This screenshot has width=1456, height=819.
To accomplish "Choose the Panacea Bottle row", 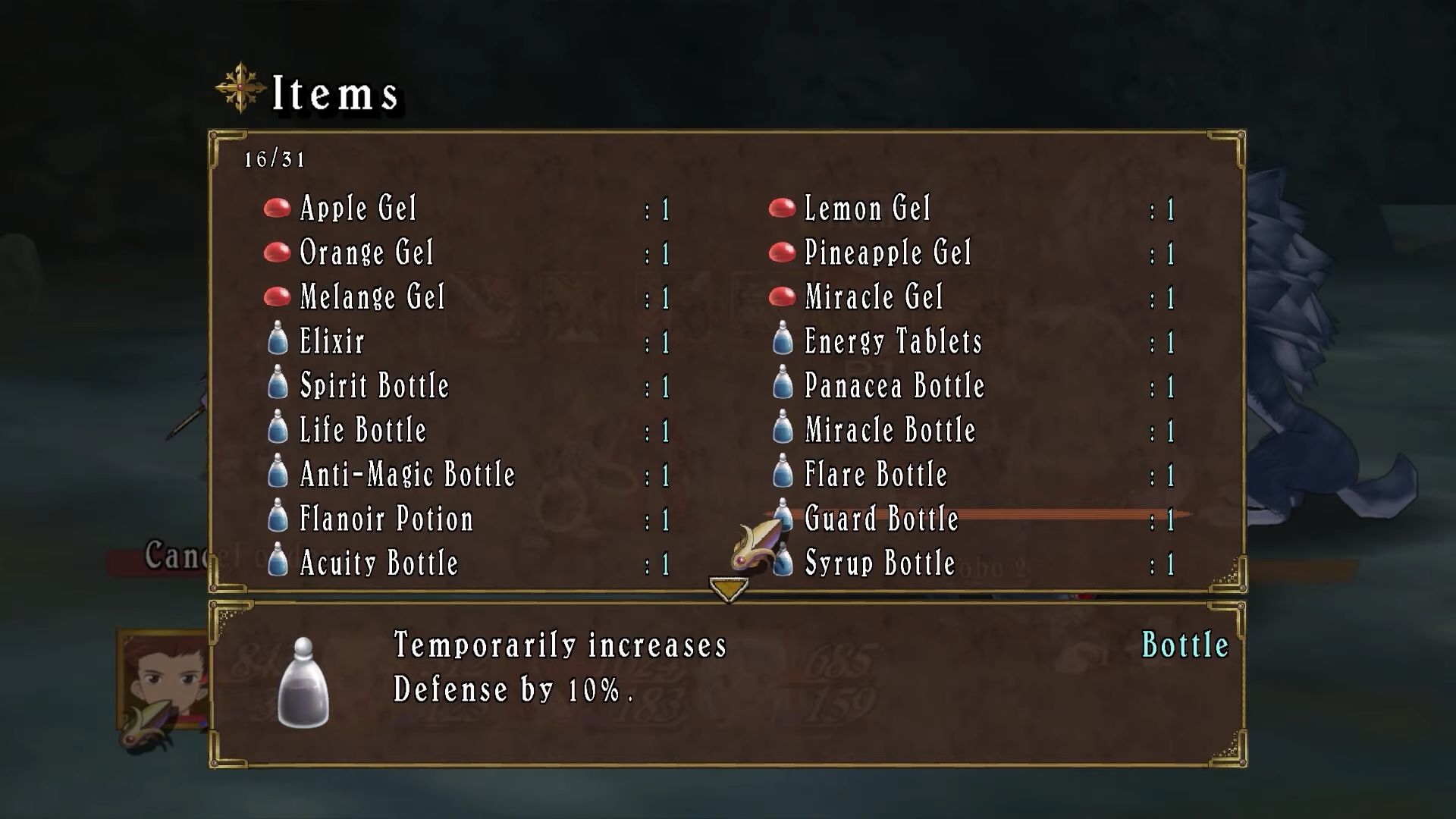I will click(894, 386).
